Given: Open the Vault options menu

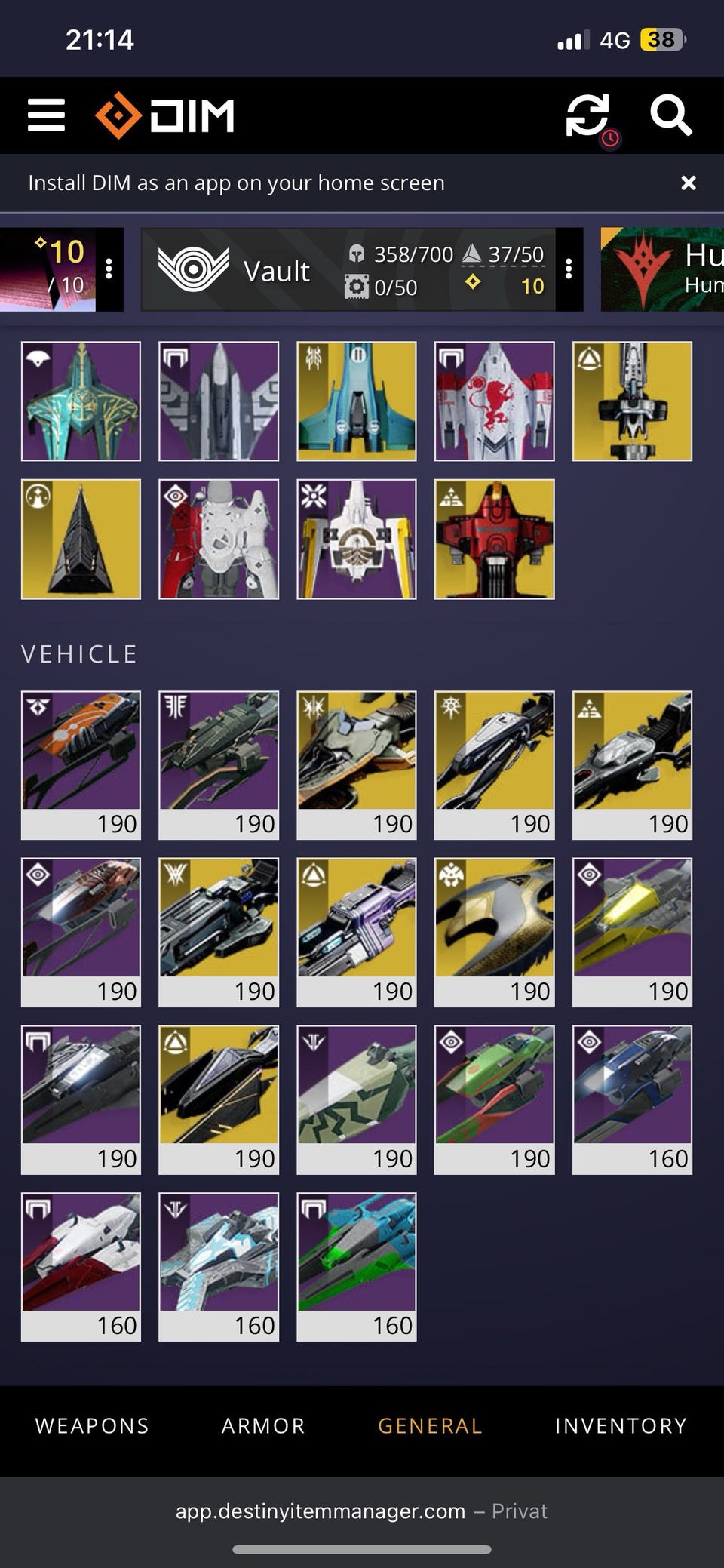Looking at the screenshot, I should point(569,269).
